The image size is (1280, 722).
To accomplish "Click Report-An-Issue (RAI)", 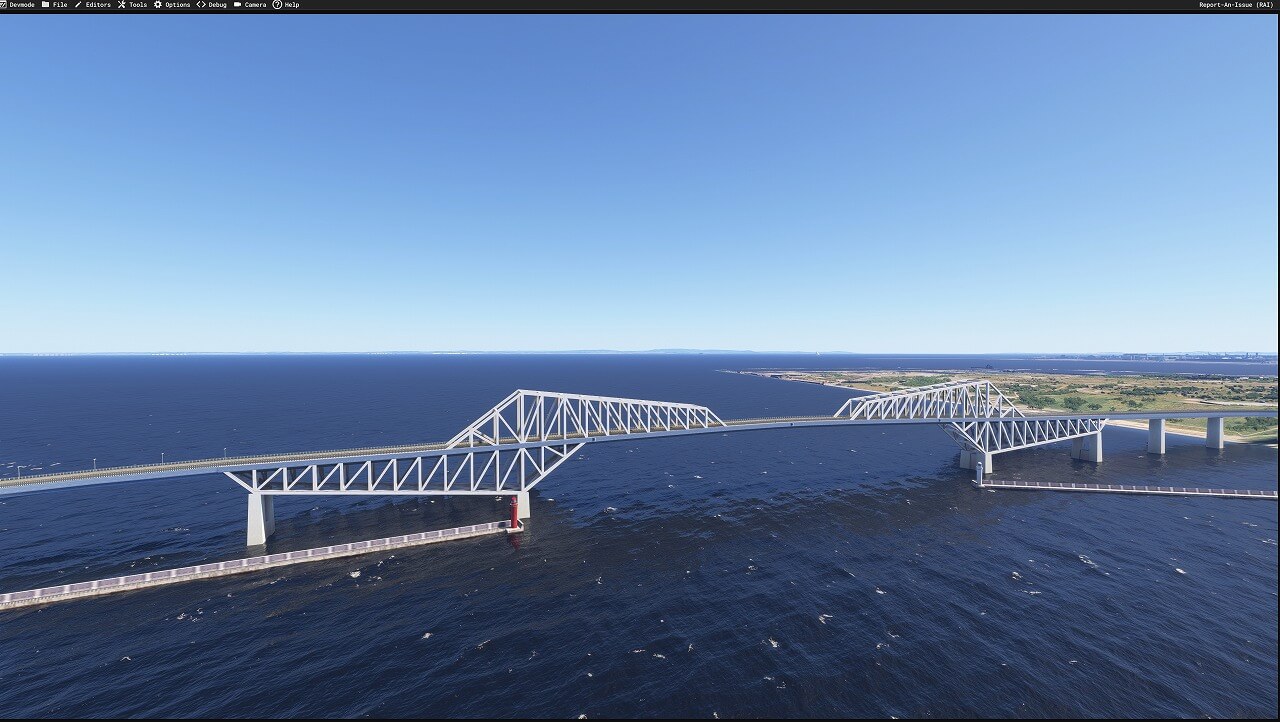I will 1236,5.
